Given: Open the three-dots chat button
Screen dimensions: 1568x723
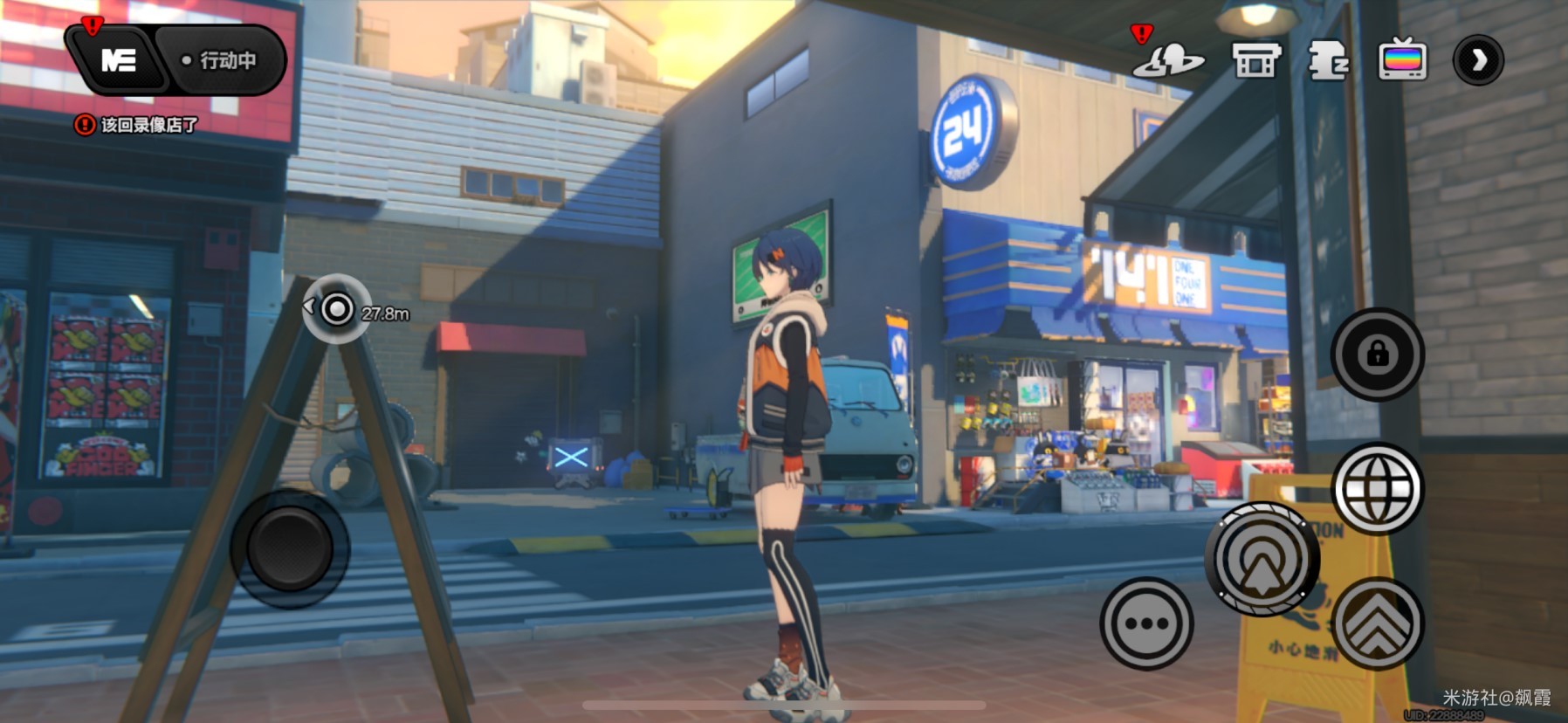Looking at the screenshot, I should pyautogui.click(x=1146, y=623).
